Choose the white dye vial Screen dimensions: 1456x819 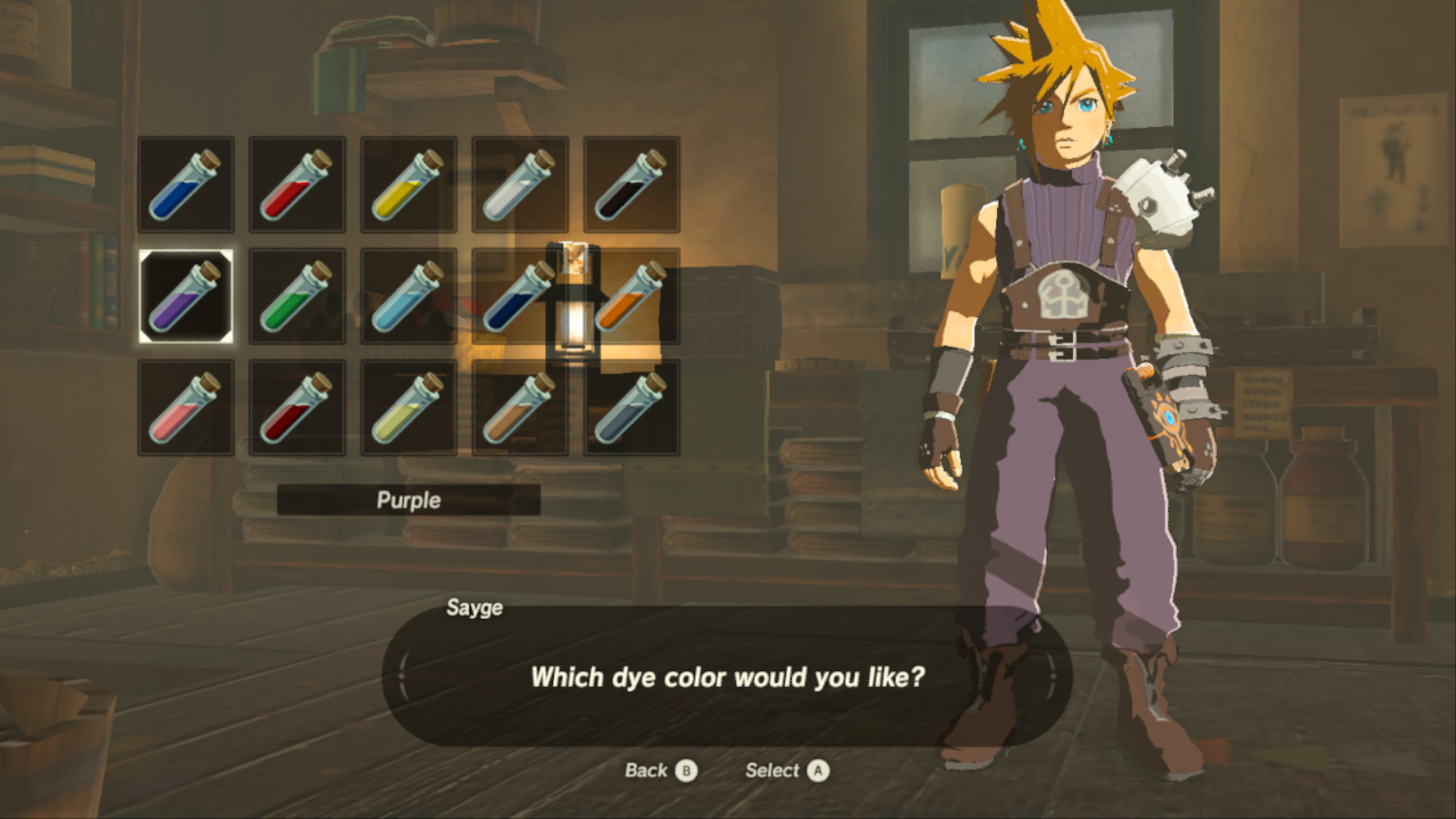[520, 185]
